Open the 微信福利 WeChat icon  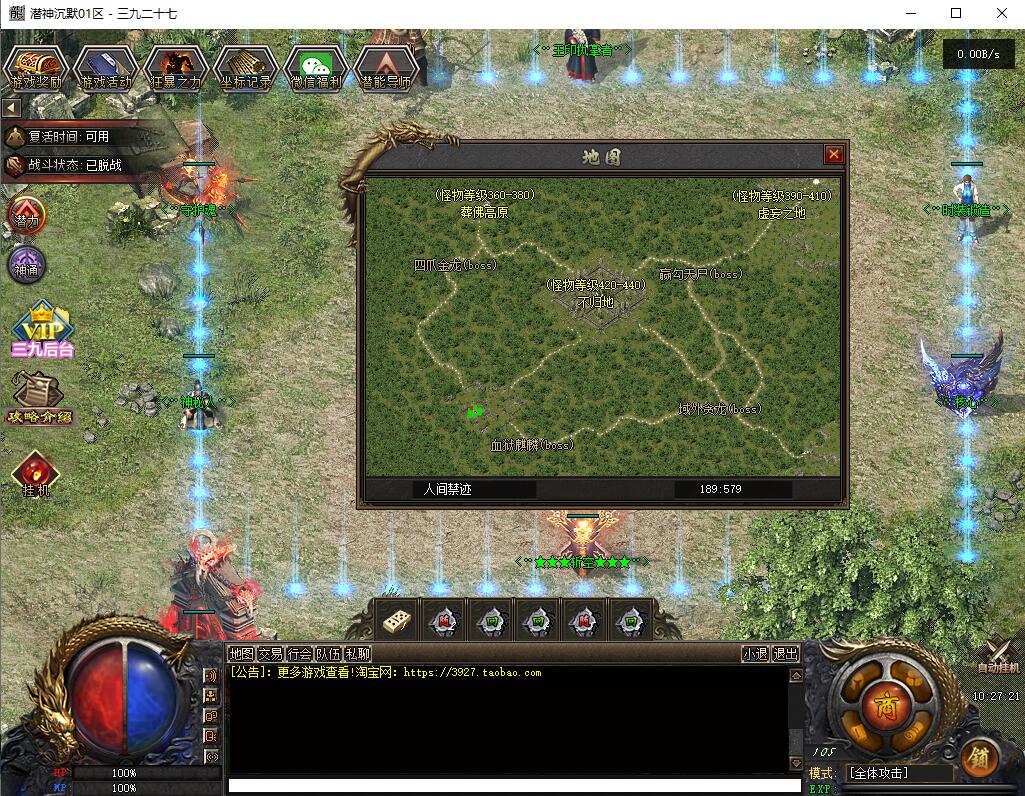point(315,68)
